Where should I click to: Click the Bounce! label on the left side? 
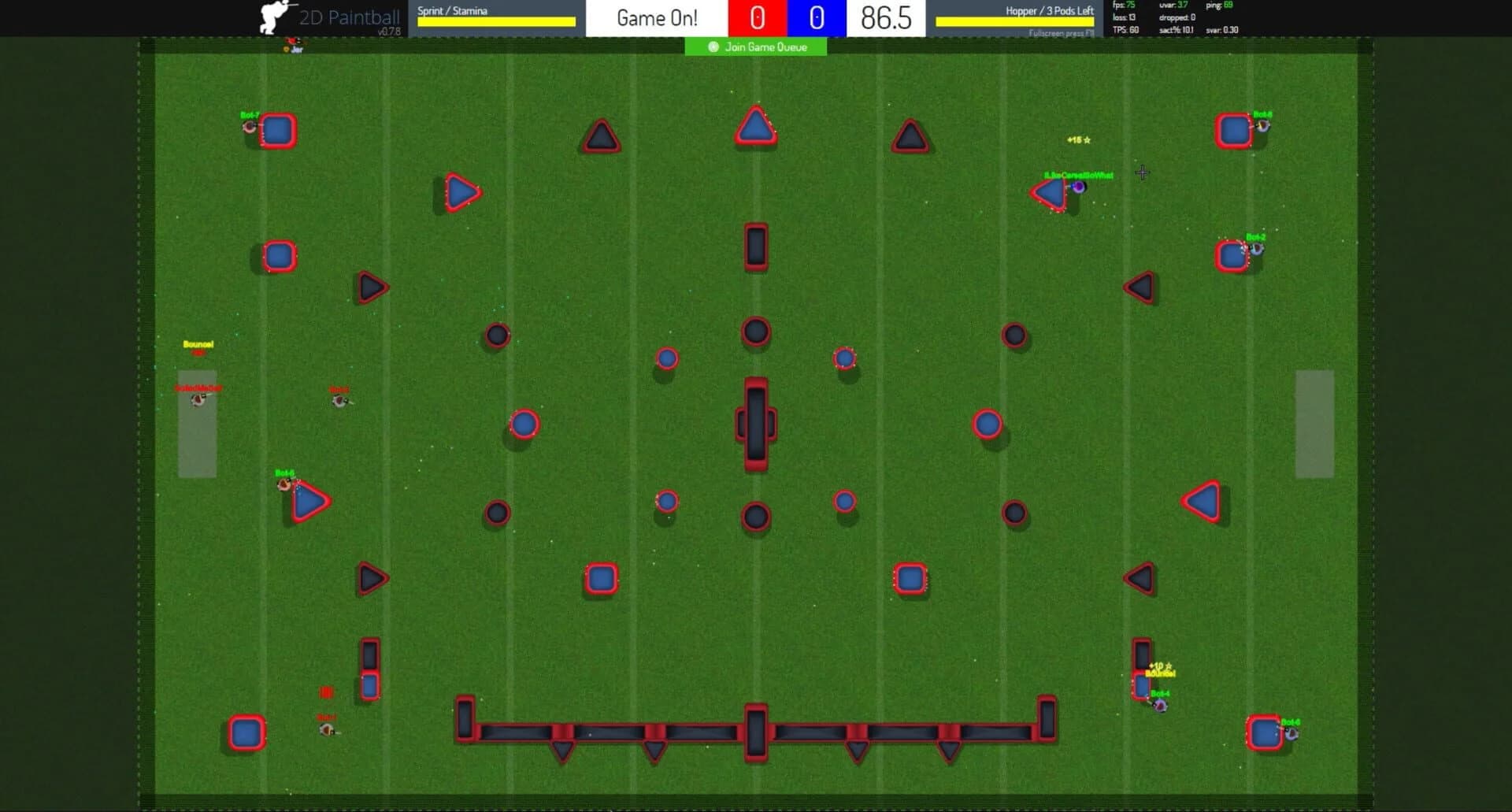199,344
